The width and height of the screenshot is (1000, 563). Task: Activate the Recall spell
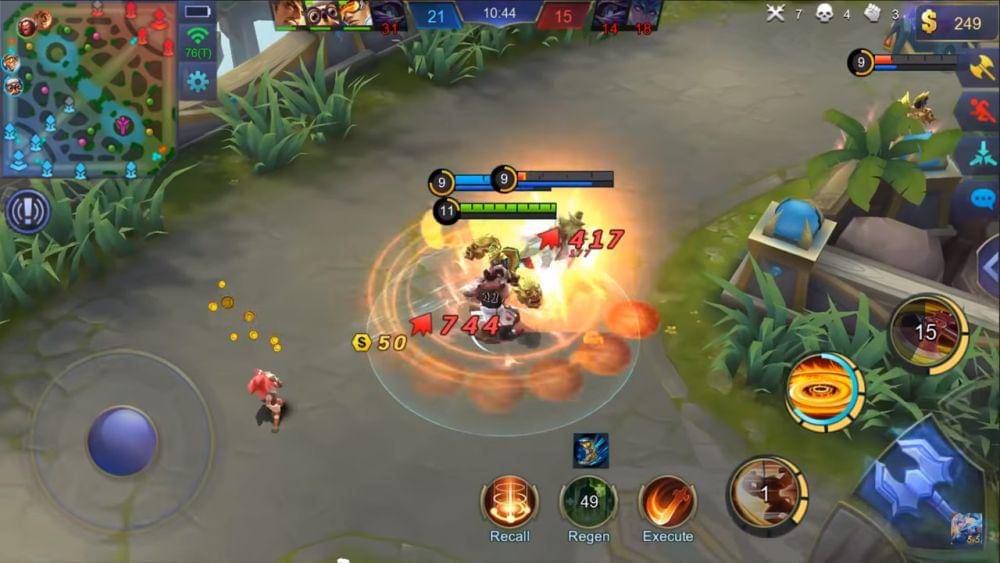point(510,501)
